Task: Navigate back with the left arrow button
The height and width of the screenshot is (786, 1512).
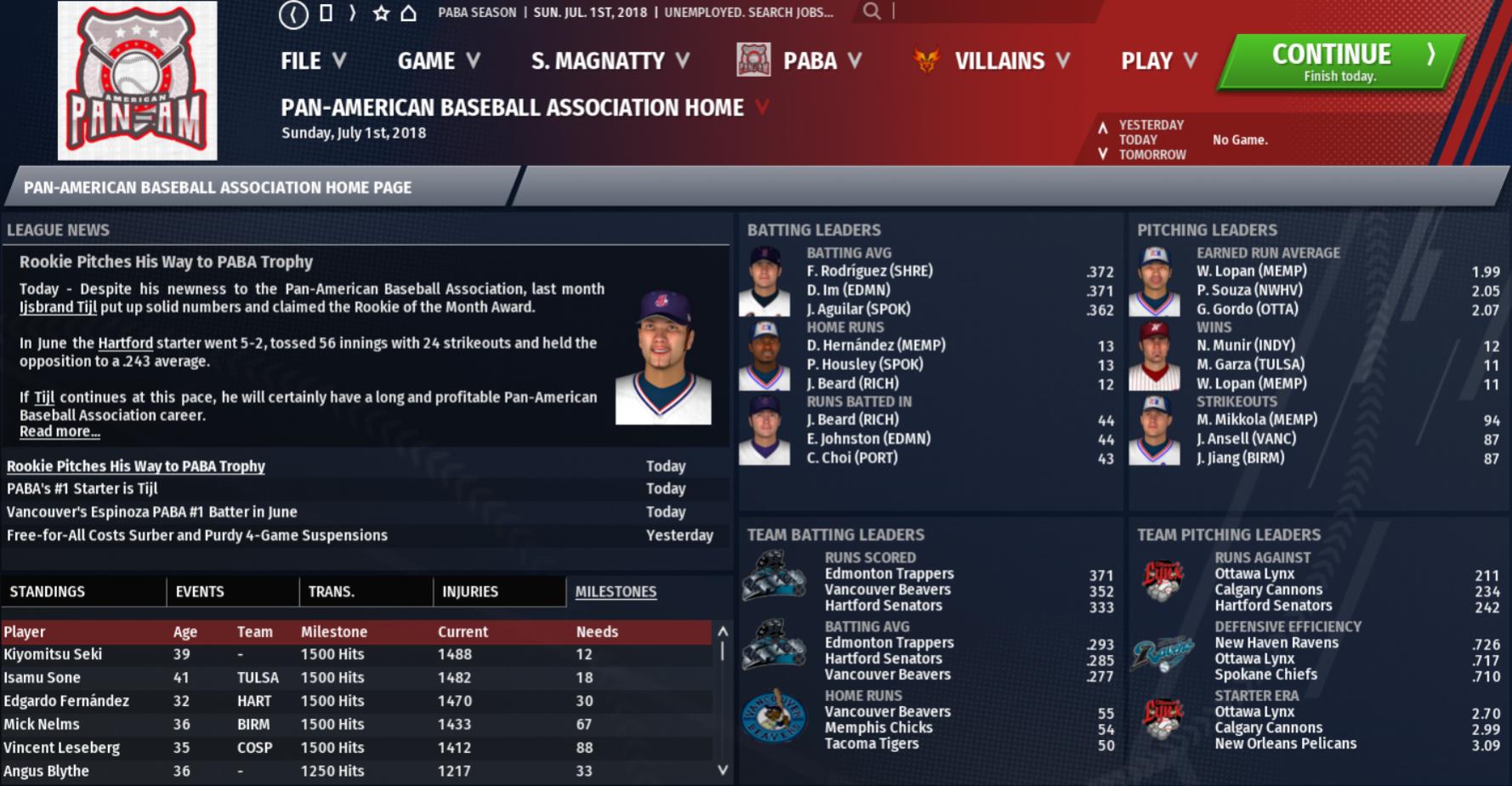Action: click(293, 14)
